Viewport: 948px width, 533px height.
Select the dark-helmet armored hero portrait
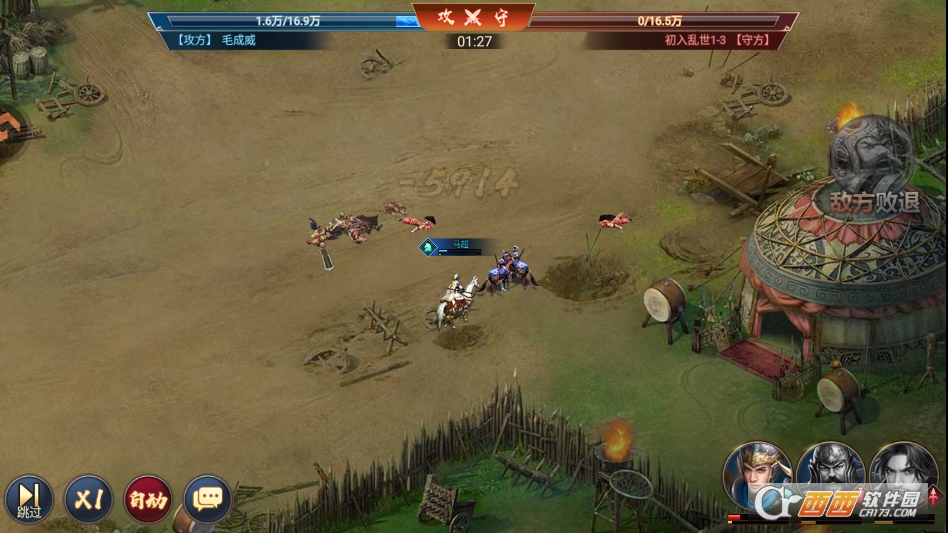[x=830, y=475]
